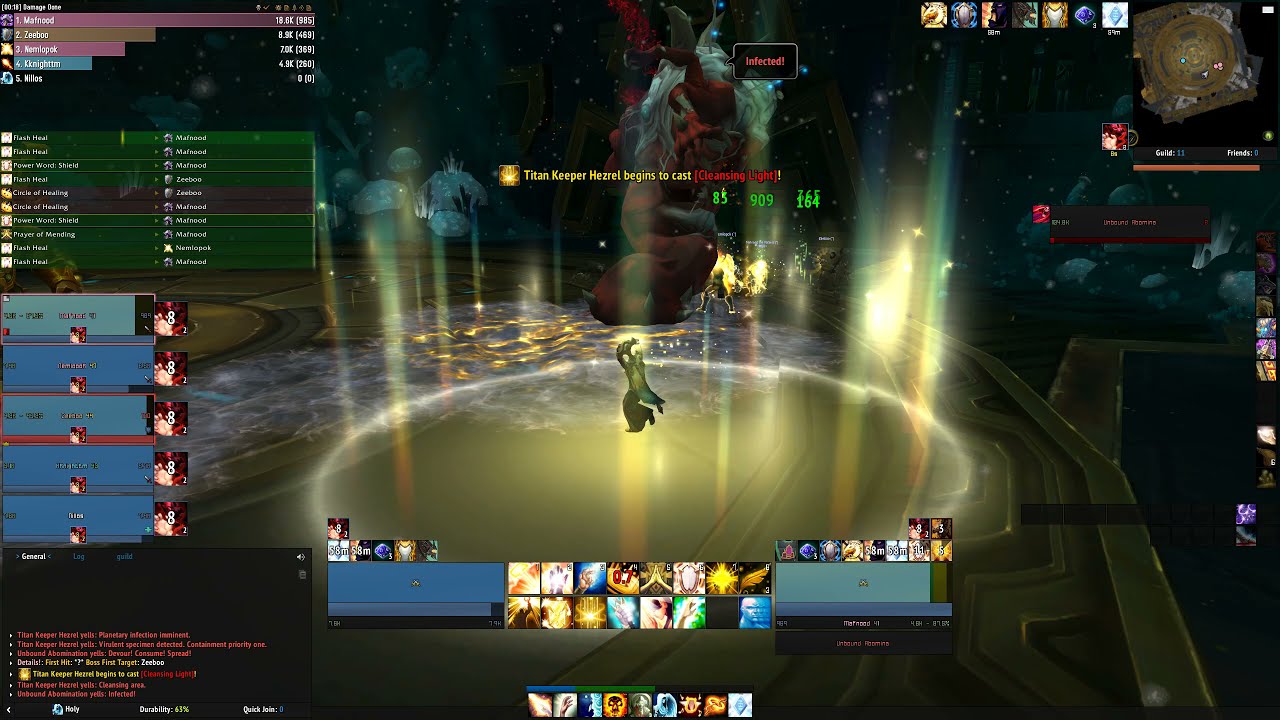This screenshot has width=1280, height=720.
Task: Select the Arcane Torrent blue elf icon
Action: (753, 612)
